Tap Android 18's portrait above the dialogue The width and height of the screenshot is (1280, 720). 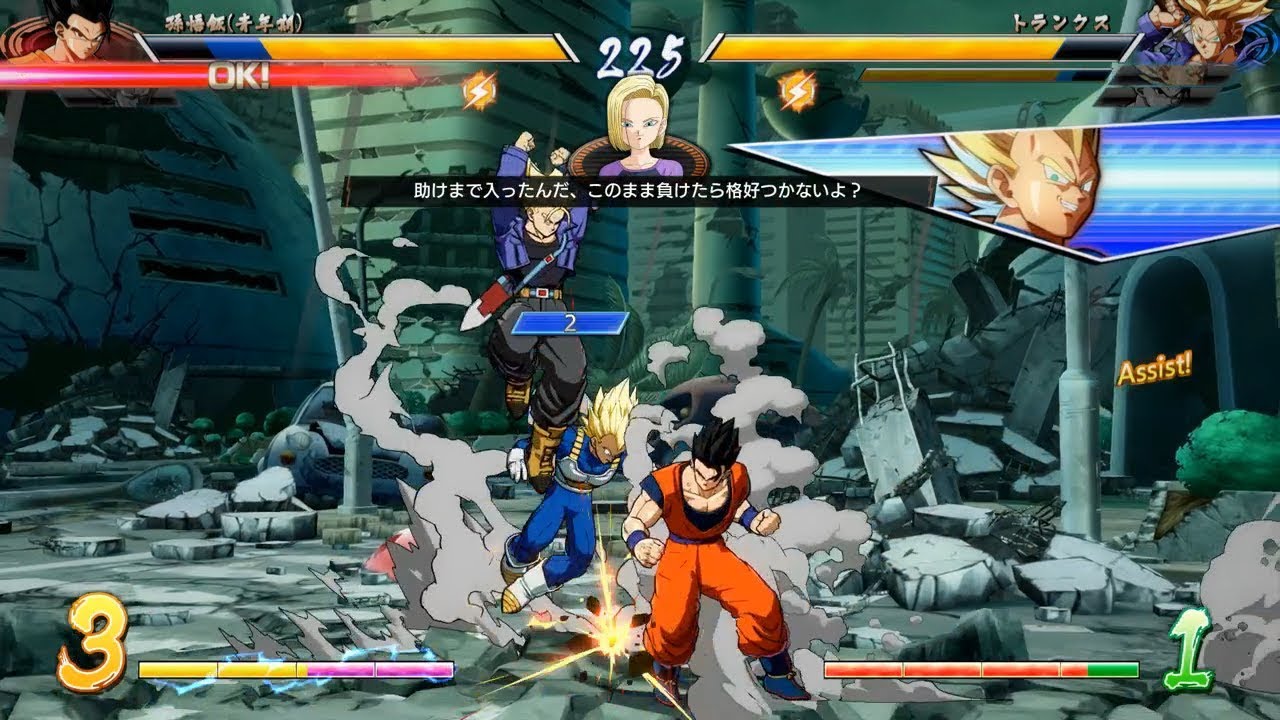pyautogui.click(x=640, y=130)
